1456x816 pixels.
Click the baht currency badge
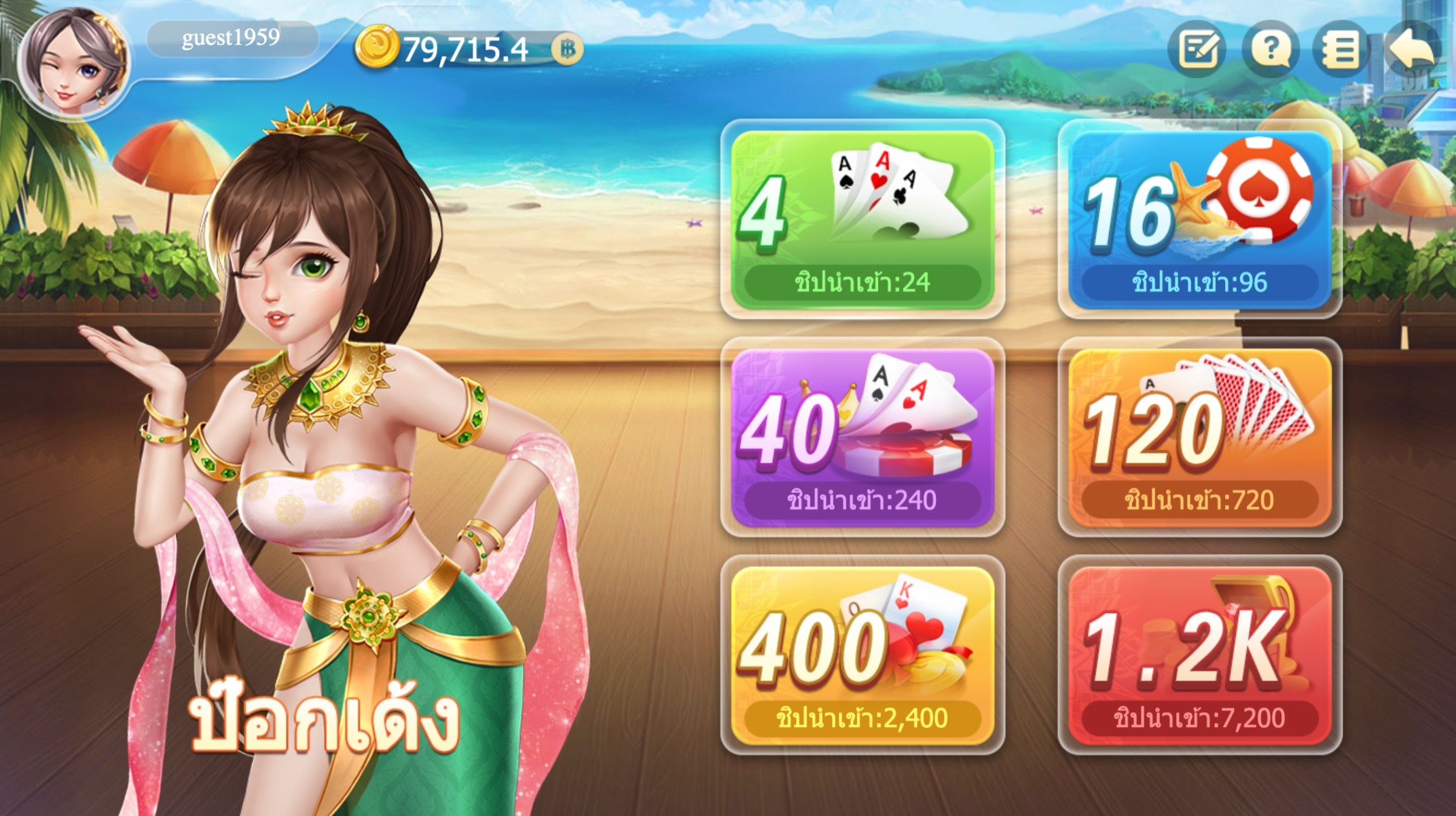pyautogui.click(x=567, y=49)
